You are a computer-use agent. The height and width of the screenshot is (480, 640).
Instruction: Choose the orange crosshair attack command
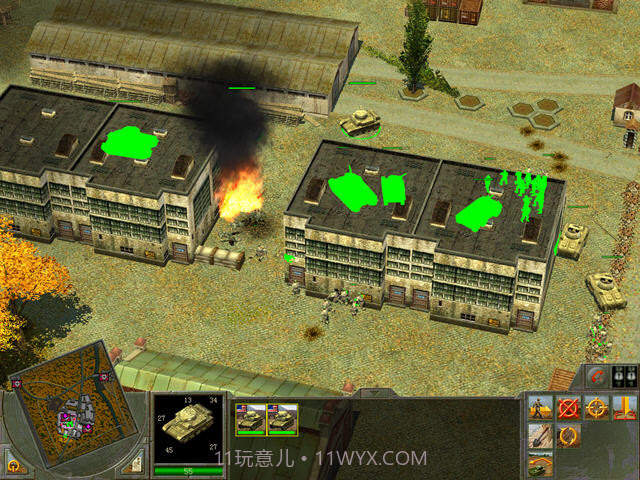pos(597,408)
